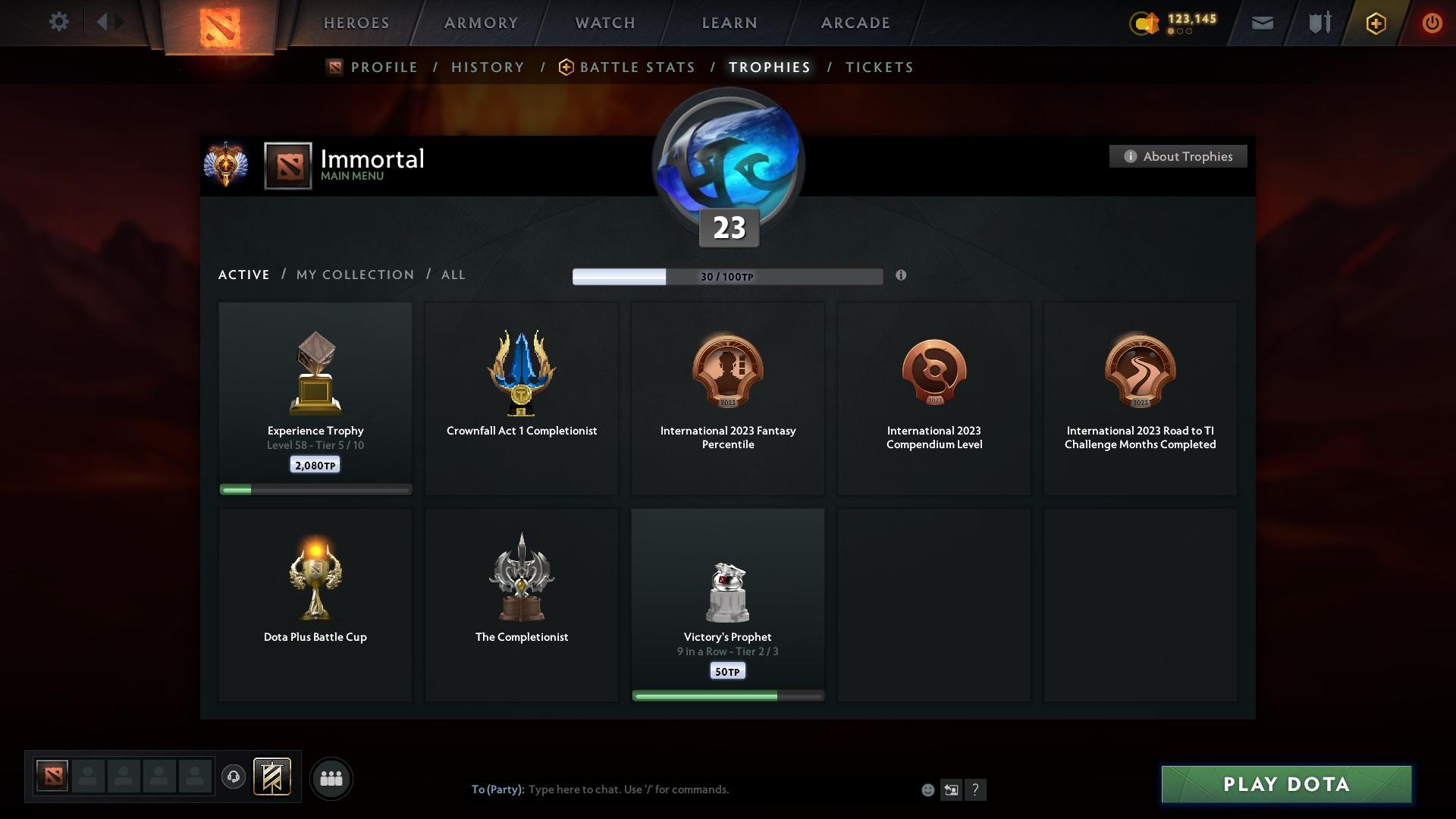Viewport: 1456px width, 819px height.
Task: Toggle the question mark help icon near chat
Action: click(x=976, y=789)
